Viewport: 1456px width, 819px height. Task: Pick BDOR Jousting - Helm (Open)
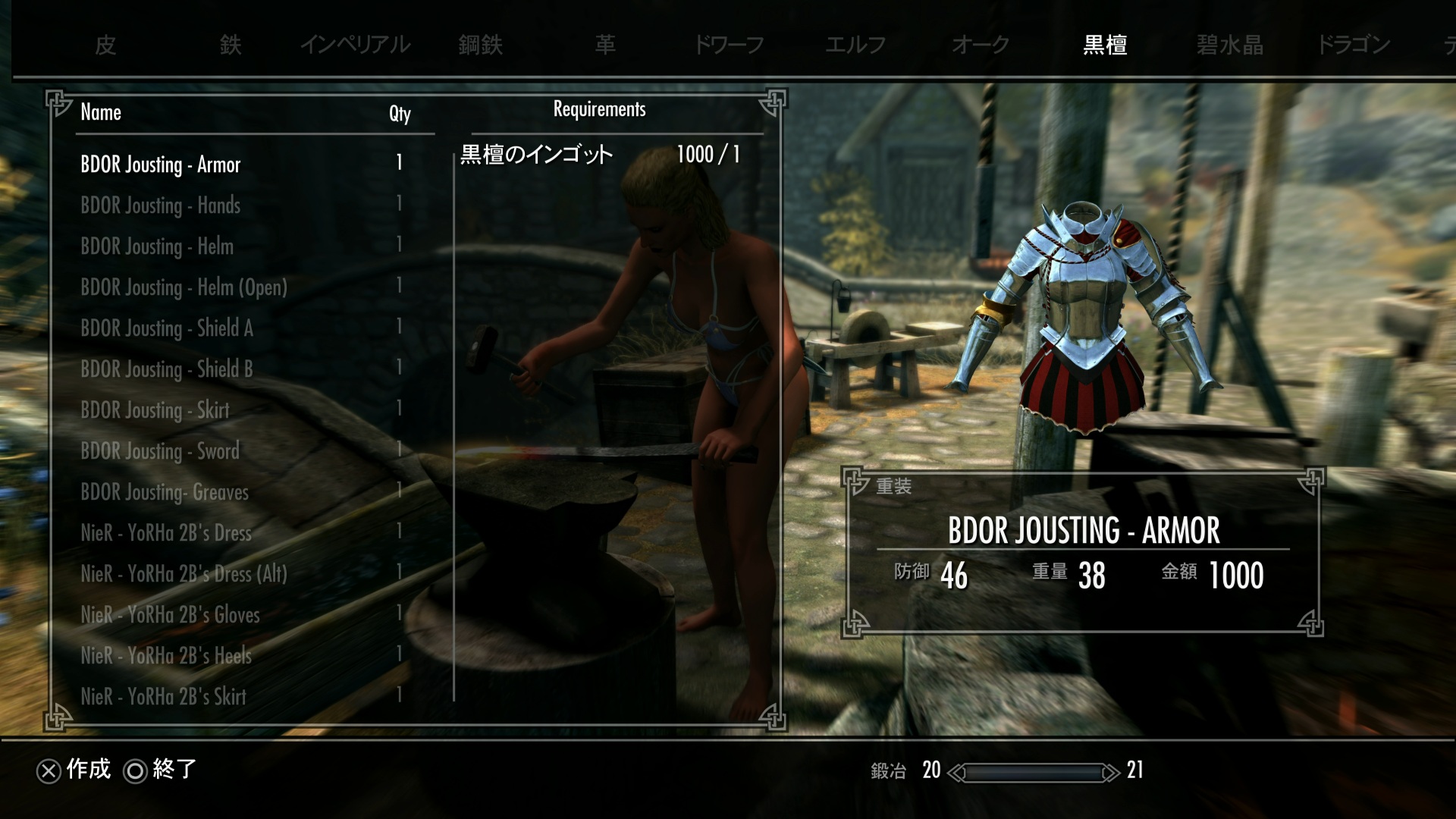pos(184,287)
